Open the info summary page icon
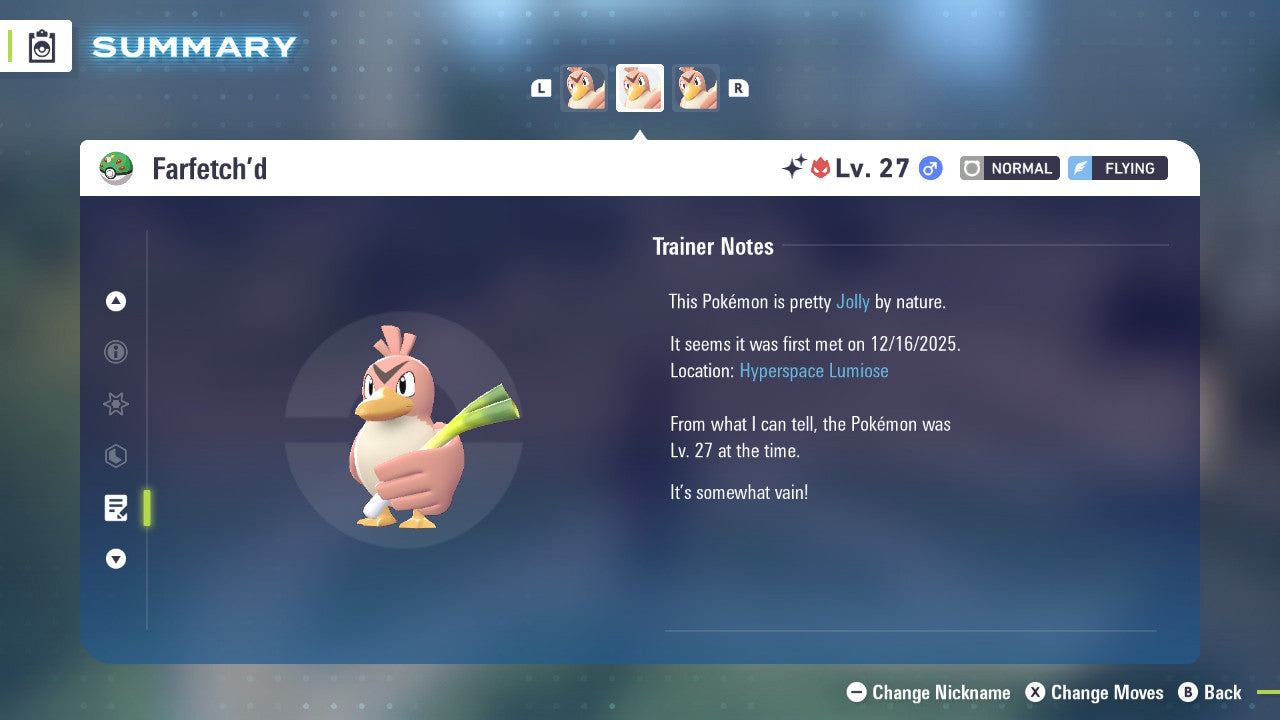The height and width of the screenshot is (720, 1280). 115,352
